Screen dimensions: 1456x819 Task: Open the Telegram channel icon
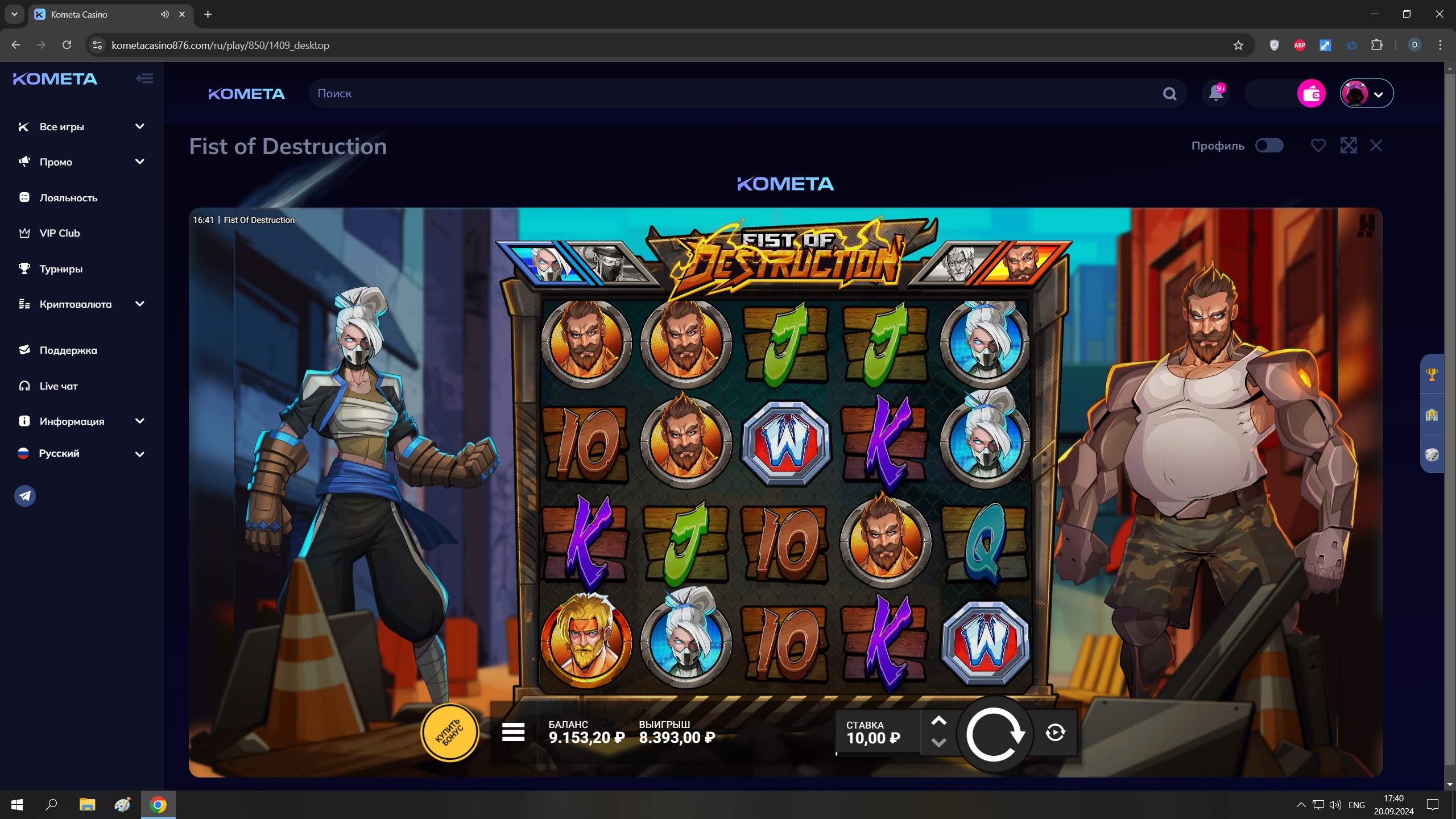coord(25,496)
